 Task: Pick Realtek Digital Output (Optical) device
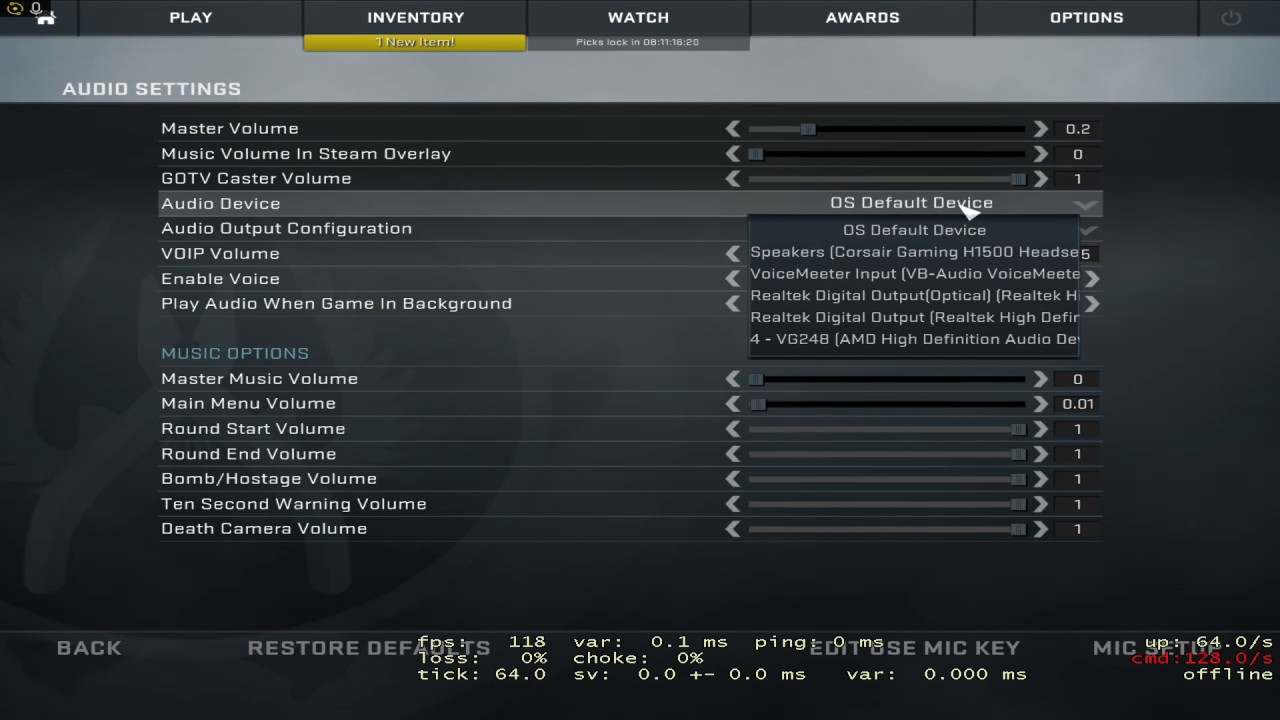coord(914,296)
